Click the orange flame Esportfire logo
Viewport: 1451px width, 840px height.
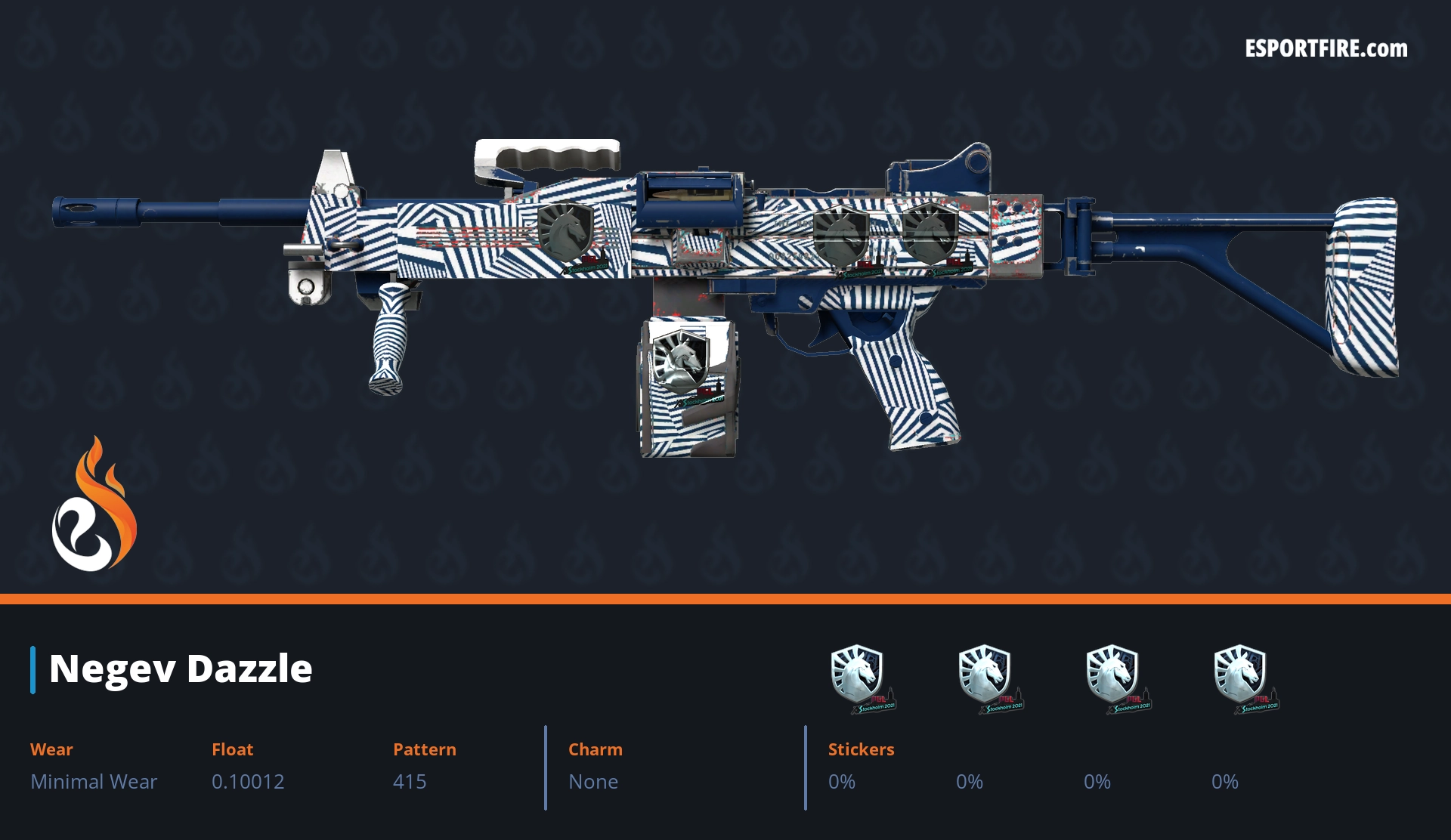[94, 505]
